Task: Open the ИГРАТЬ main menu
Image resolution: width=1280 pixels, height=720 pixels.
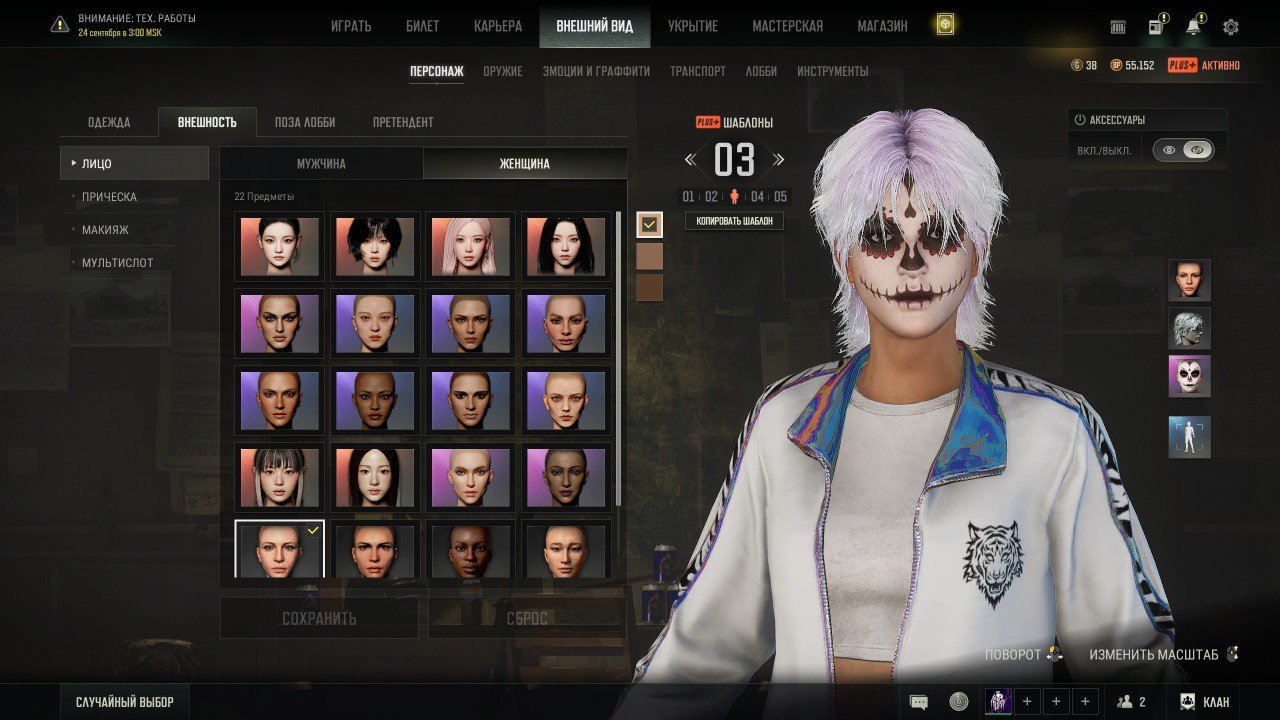Action: pyautogui.click(x=351, y=26)
